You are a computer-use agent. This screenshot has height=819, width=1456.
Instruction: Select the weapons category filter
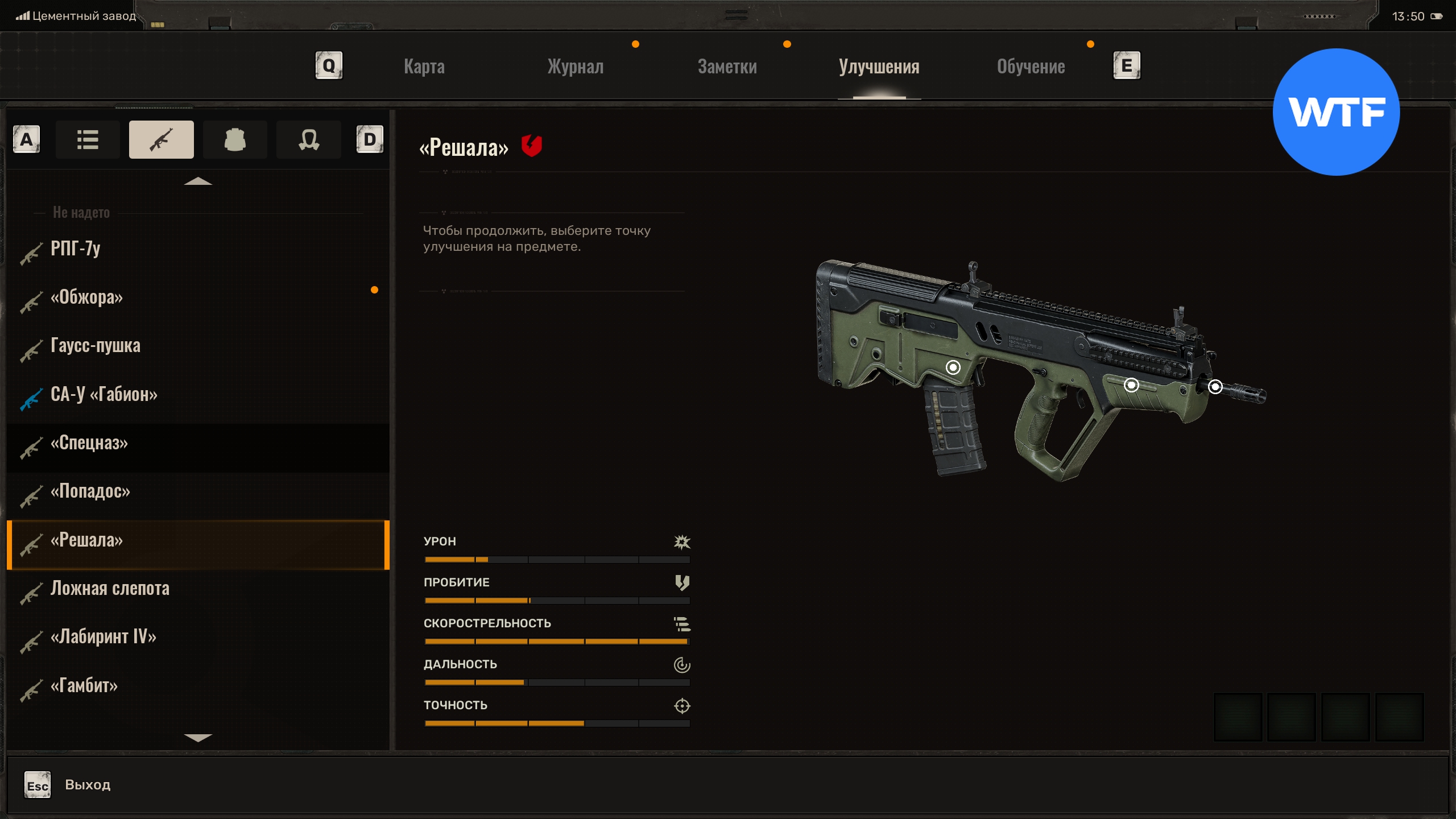pyautogui.click(x=161, y=139)
